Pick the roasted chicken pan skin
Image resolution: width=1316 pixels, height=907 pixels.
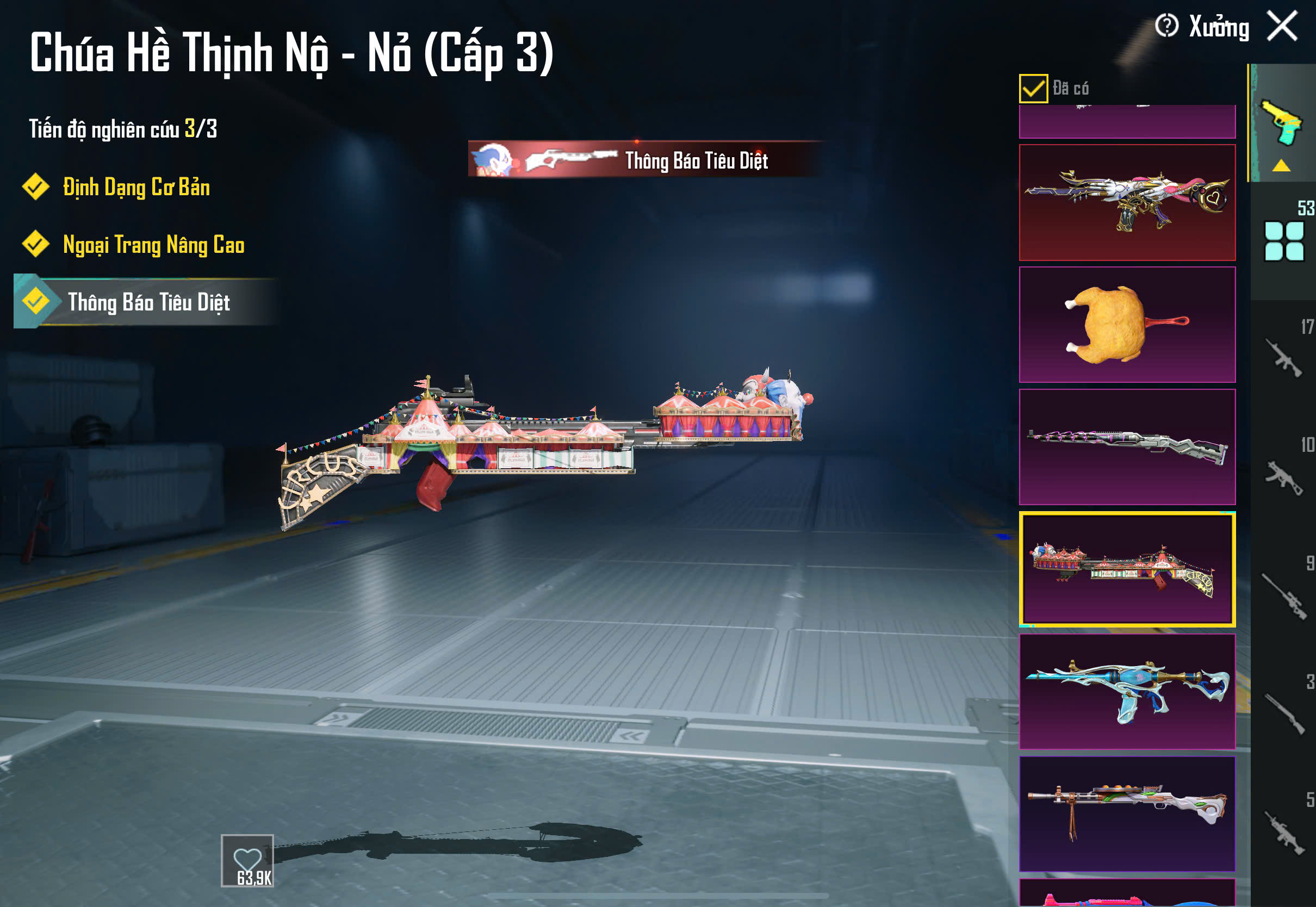tap(1127, 325)
